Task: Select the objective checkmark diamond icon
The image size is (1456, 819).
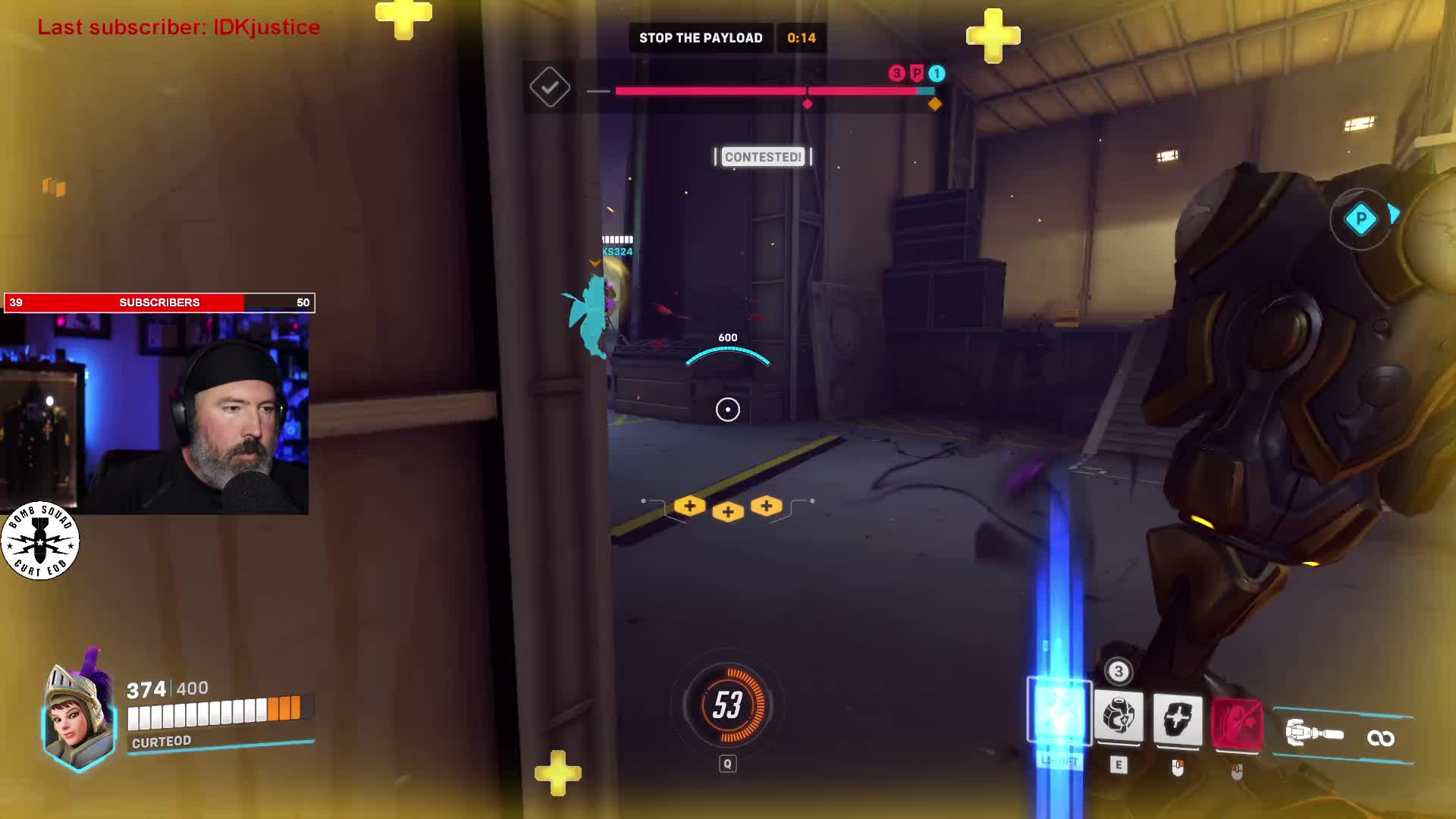Action: tap(550, 87)
